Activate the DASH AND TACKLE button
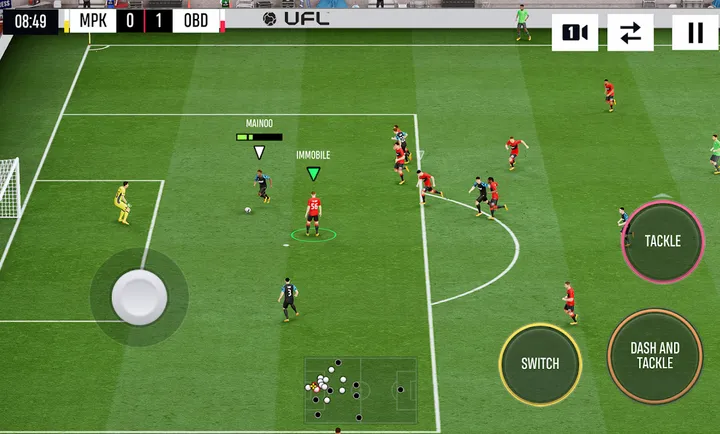Image resolution: width=720 pixels, height=434 pixels. coord(655,355)
